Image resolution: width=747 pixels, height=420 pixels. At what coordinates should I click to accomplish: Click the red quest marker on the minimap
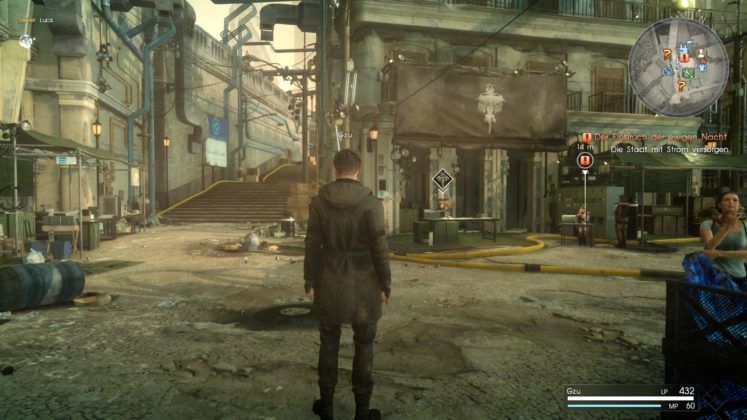pos(685,58)
